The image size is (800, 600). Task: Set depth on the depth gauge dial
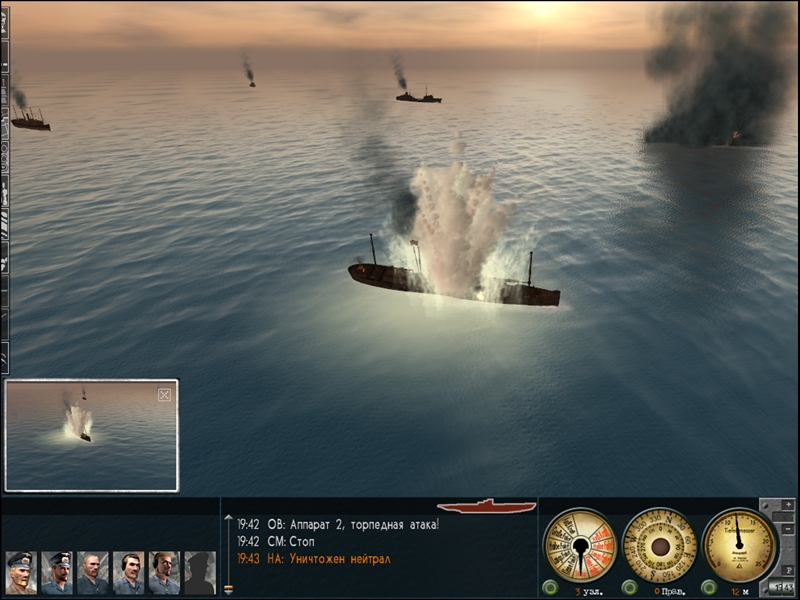pyautogui.click(x=739, y=545)
